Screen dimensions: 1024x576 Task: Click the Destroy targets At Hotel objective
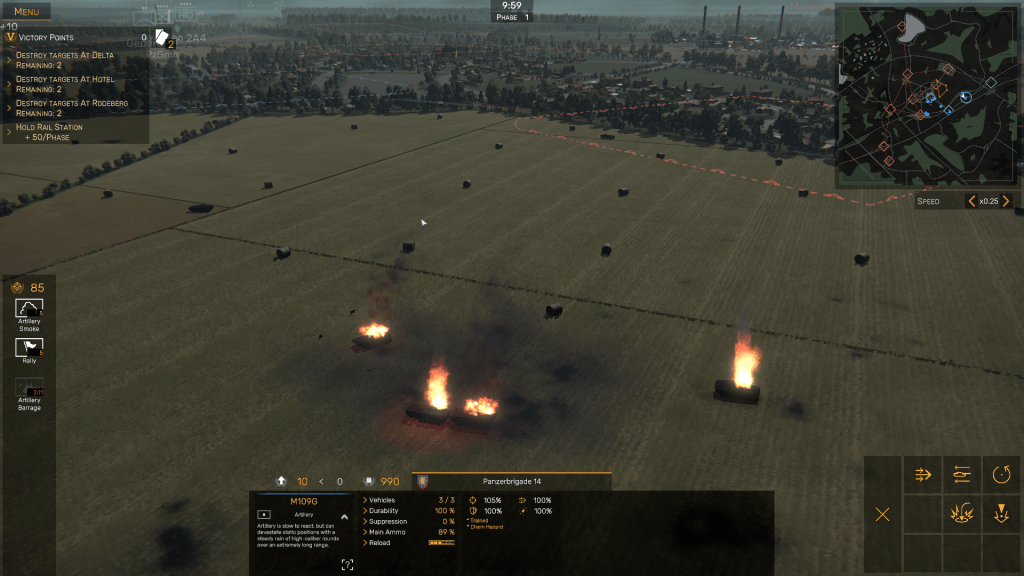click(x=66, y=84)
